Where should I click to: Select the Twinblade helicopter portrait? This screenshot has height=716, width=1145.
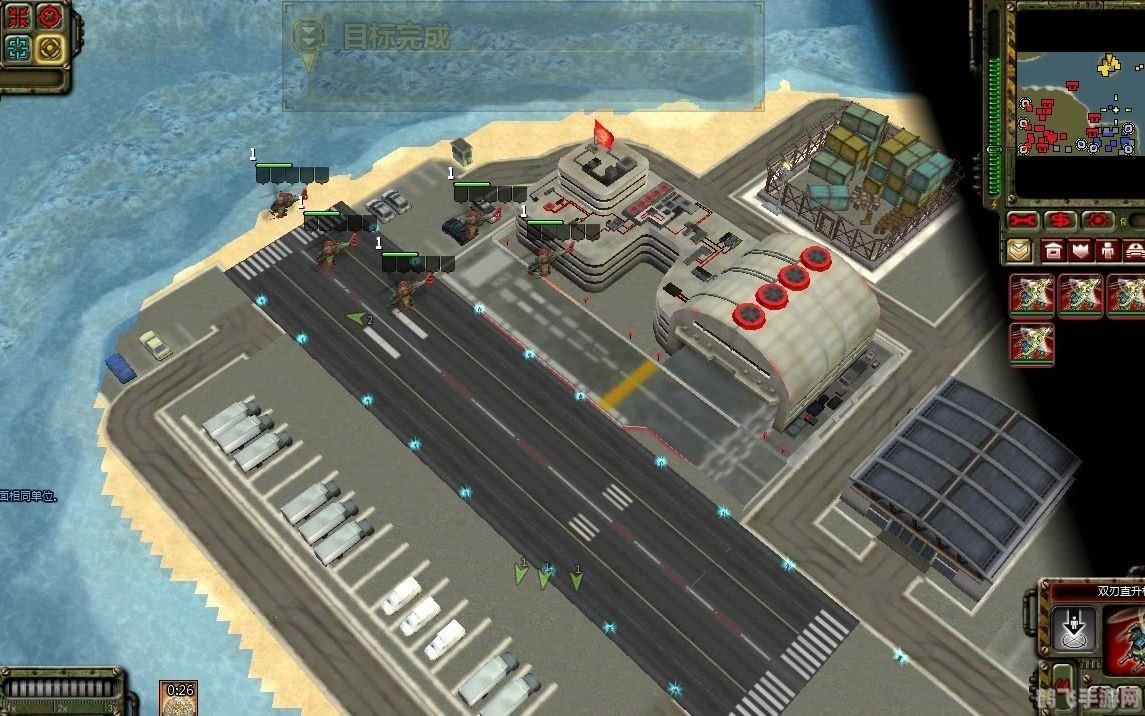[x=1124, y=640]
